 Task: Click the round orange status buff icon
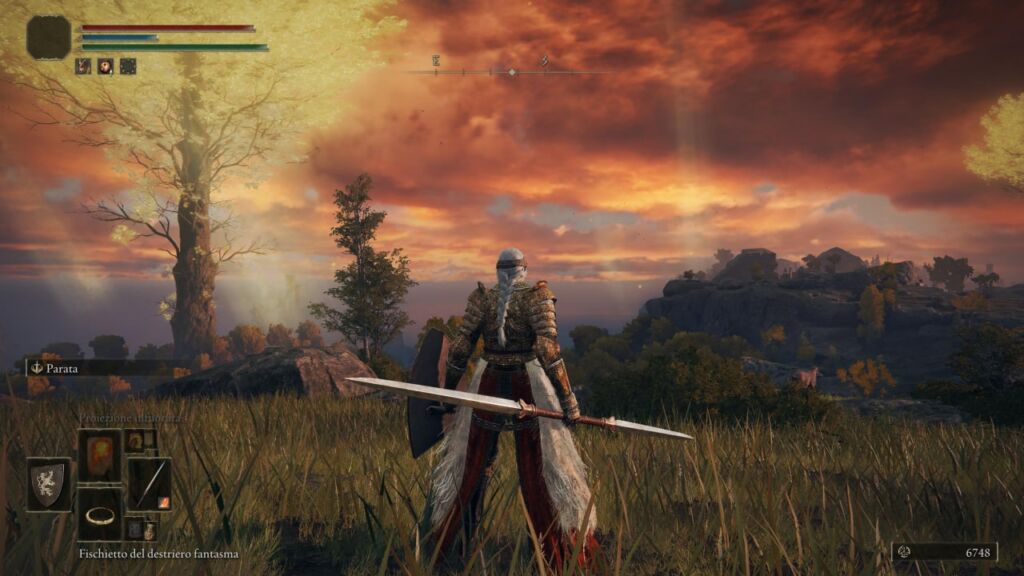click(106, 66)
